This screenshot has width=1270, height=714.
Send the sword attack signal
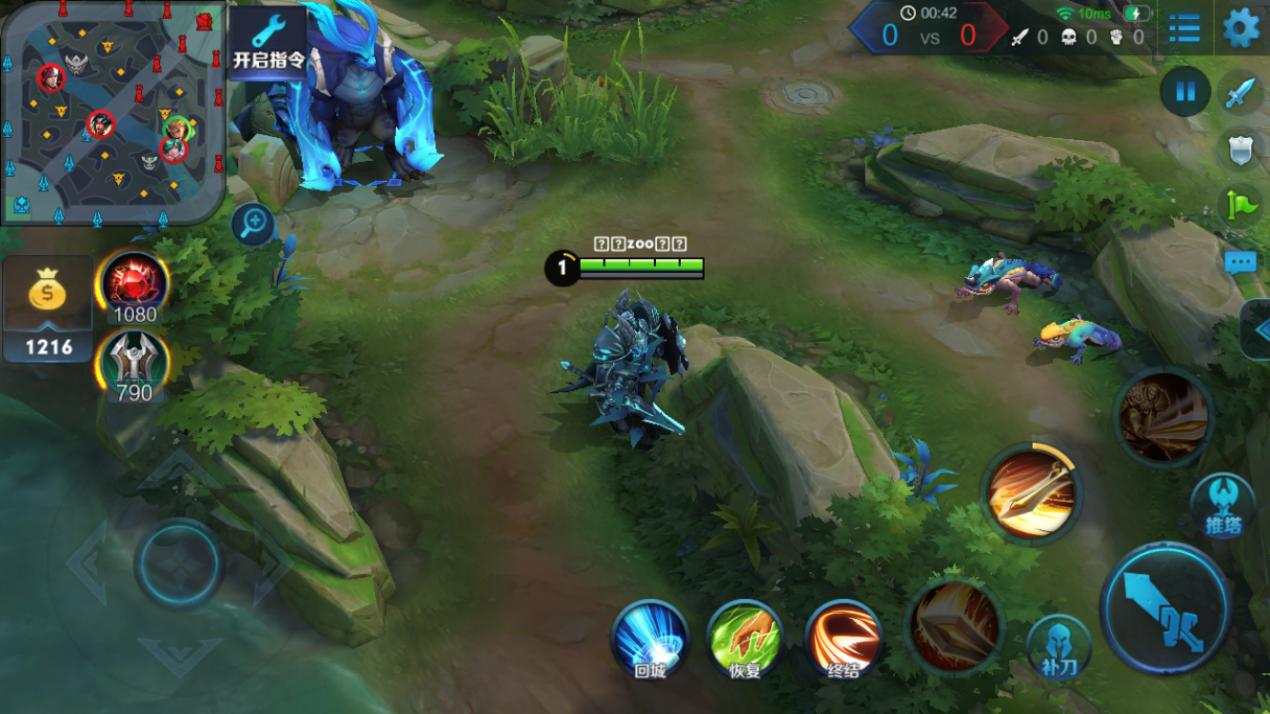click(x=1242, y=94)
